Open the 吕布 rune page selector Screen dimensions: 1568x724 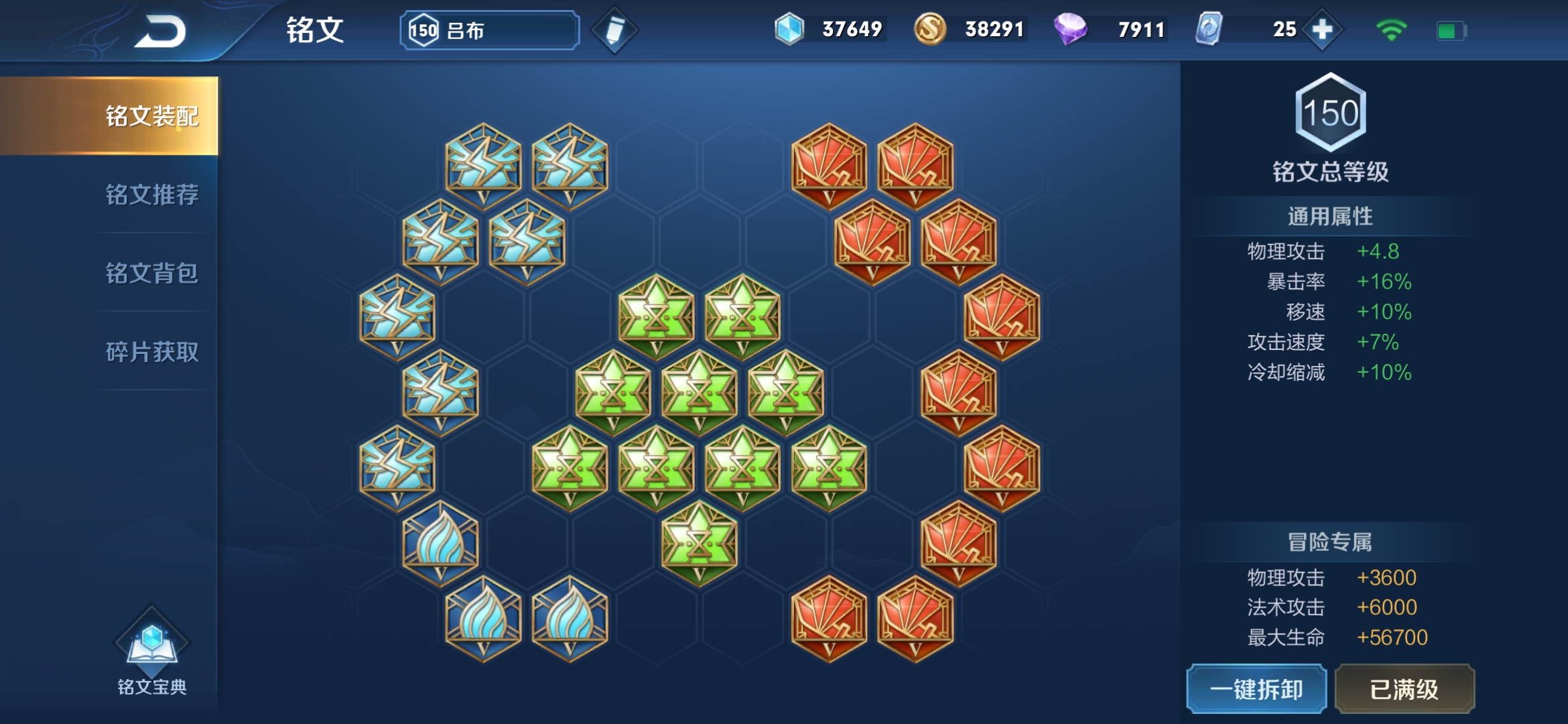pyautogui.click(x=490, y=30)
